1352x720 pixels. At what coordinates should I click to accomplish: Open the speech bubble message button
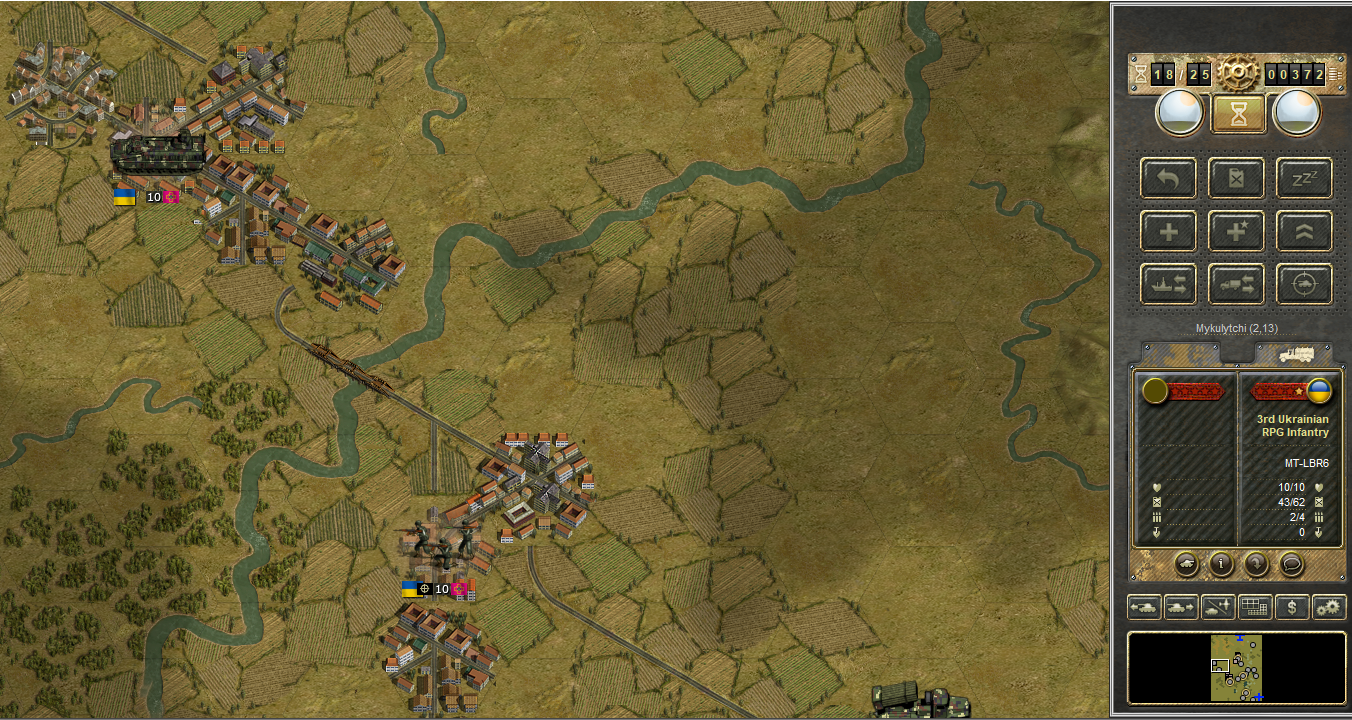[1291, 563]
